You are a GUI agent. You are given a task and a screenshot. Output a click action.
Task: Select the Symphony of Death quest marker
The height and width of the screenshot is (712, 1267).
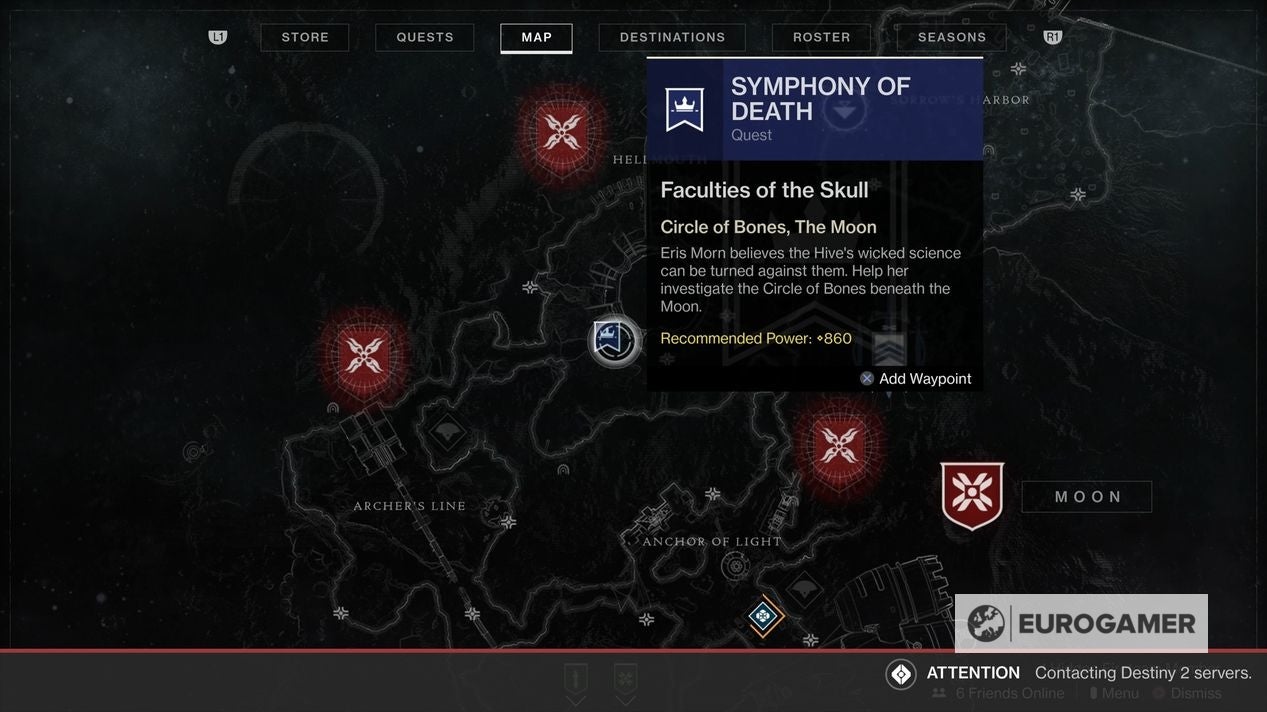coord(614,341)
